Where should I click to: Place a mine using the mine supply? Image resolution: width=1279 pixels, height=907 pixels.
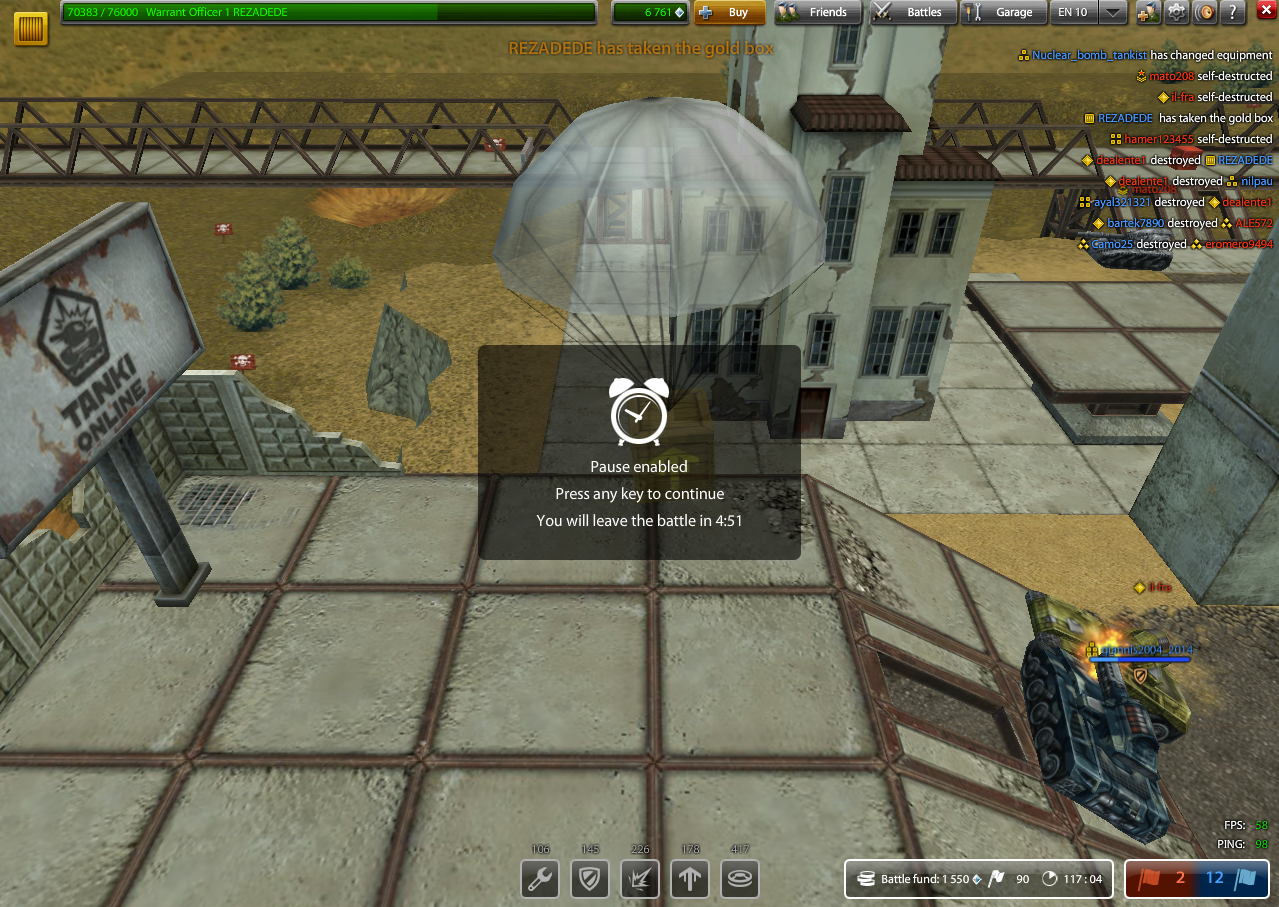[740, 880]
